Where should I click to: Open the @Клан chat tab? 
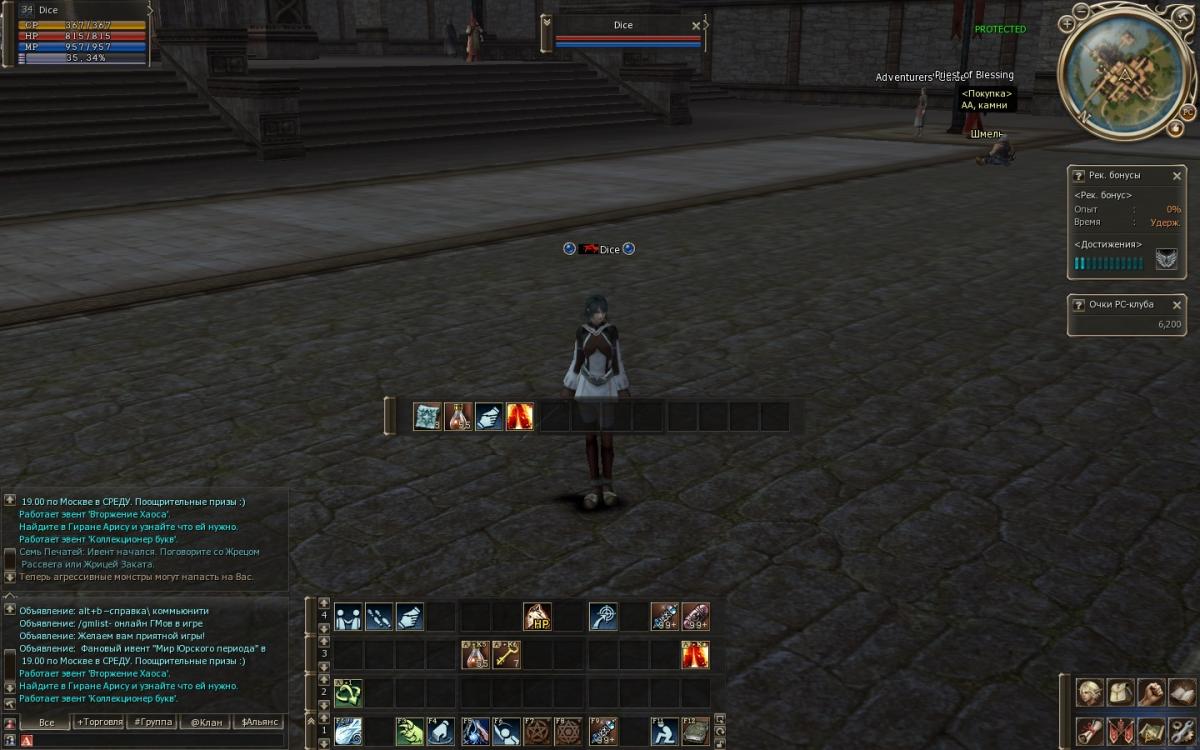tap(205, 722)
